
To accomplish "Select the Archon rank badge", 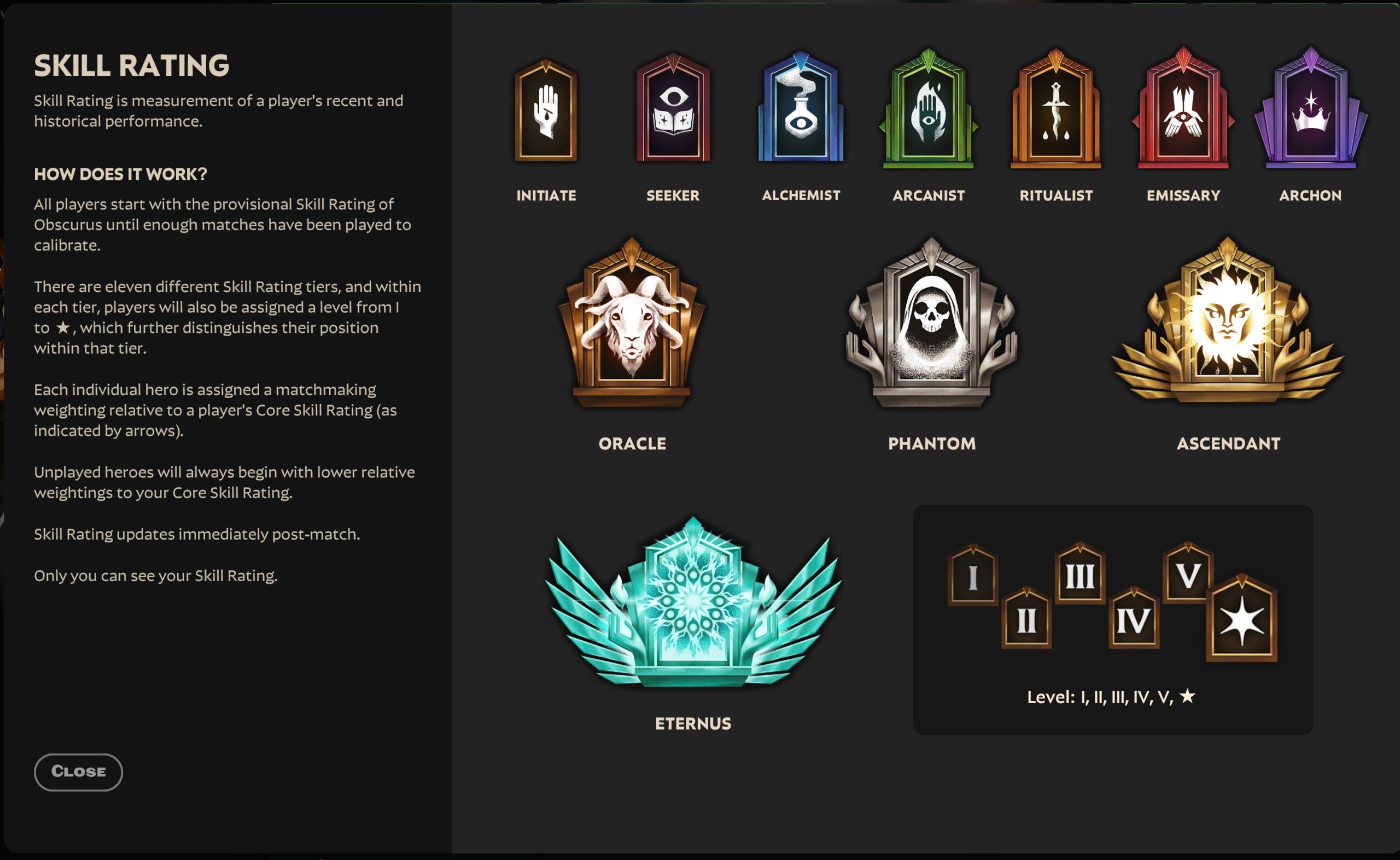I will pyautogui.click(x=1310, y=113).
